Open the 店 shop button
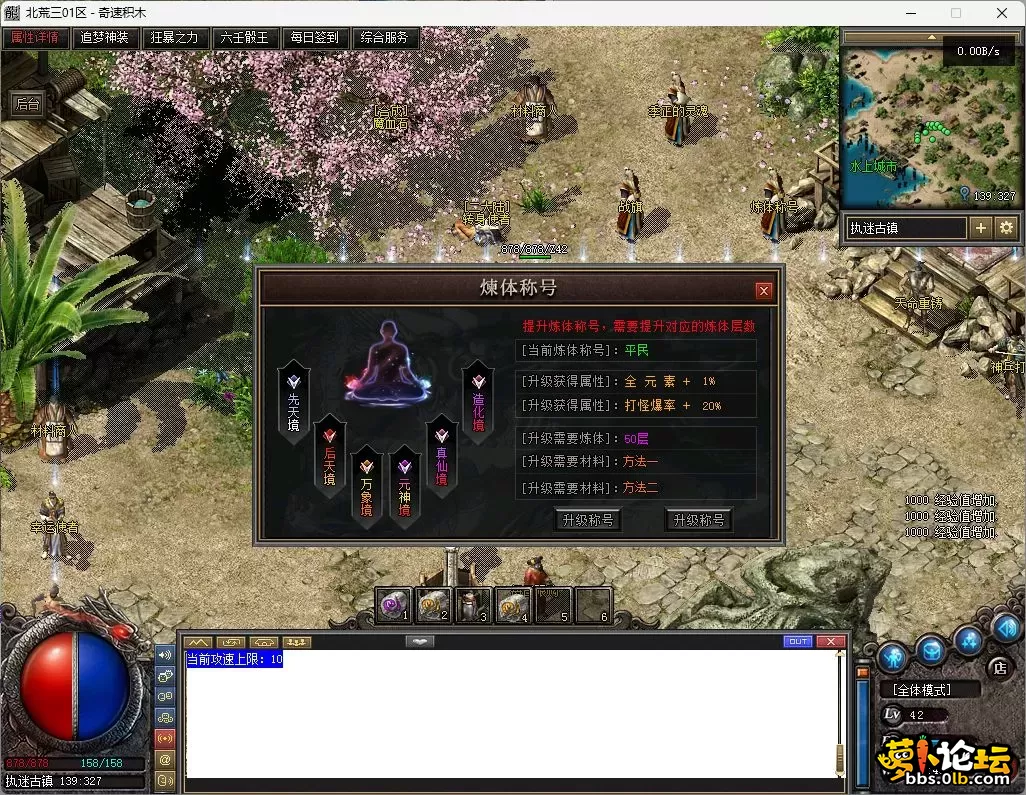The height and width of the screenshot is (795, 1026). (997, 667)
